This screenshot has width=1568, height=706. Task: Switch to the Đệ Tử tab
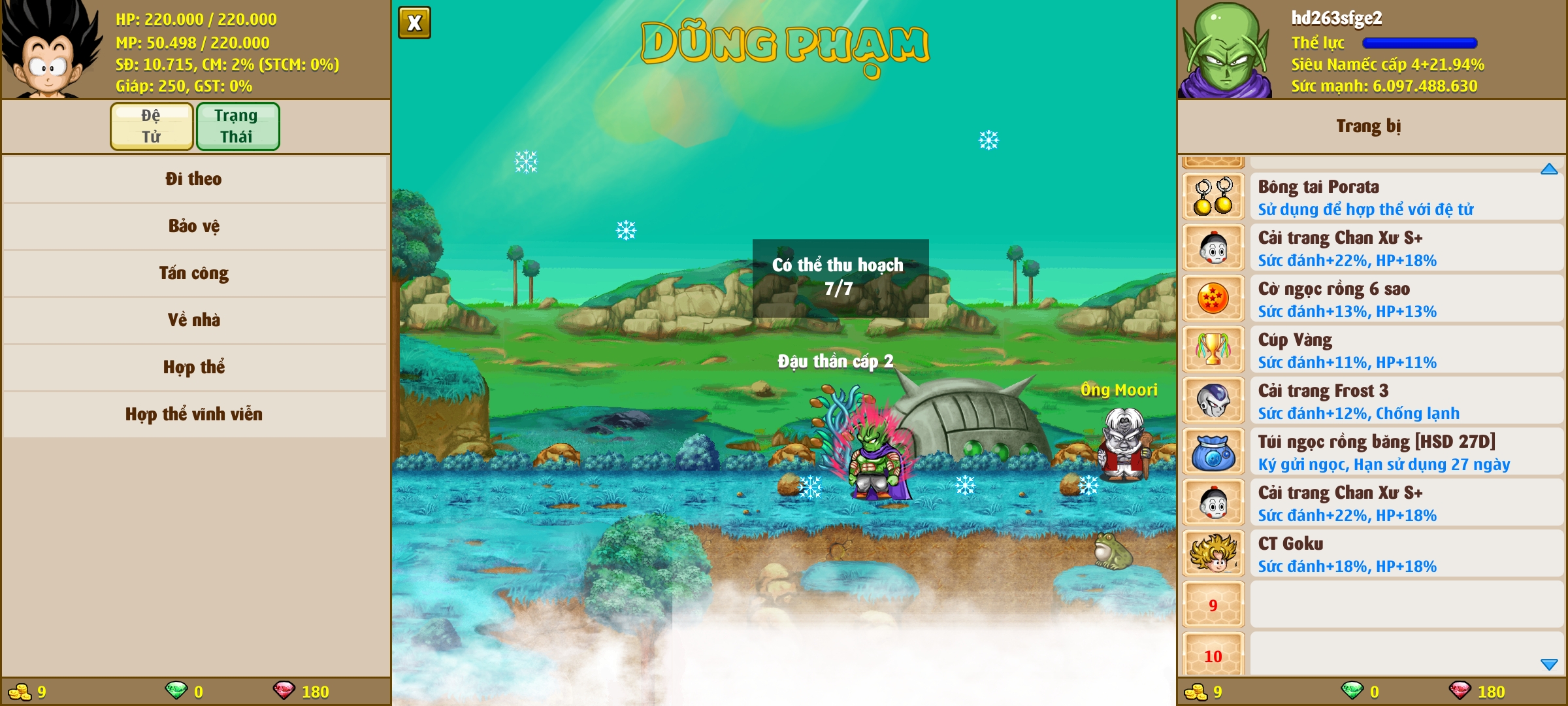pos(152,126)
